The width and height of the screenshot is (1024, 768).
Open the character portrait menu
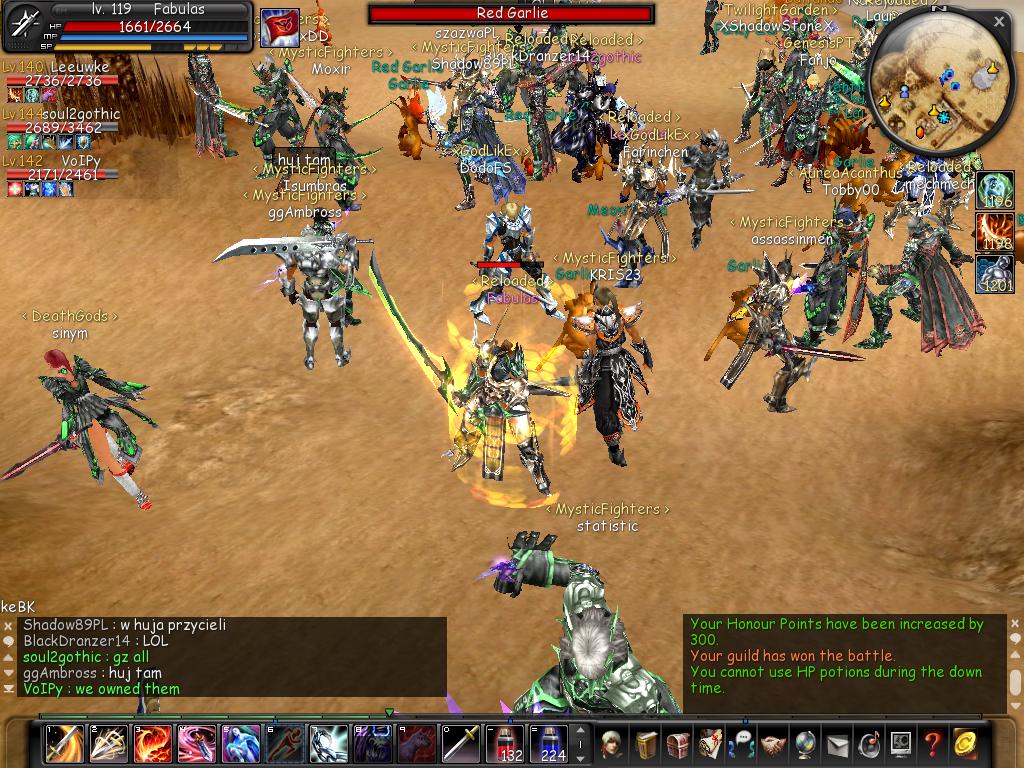(612, 744)
